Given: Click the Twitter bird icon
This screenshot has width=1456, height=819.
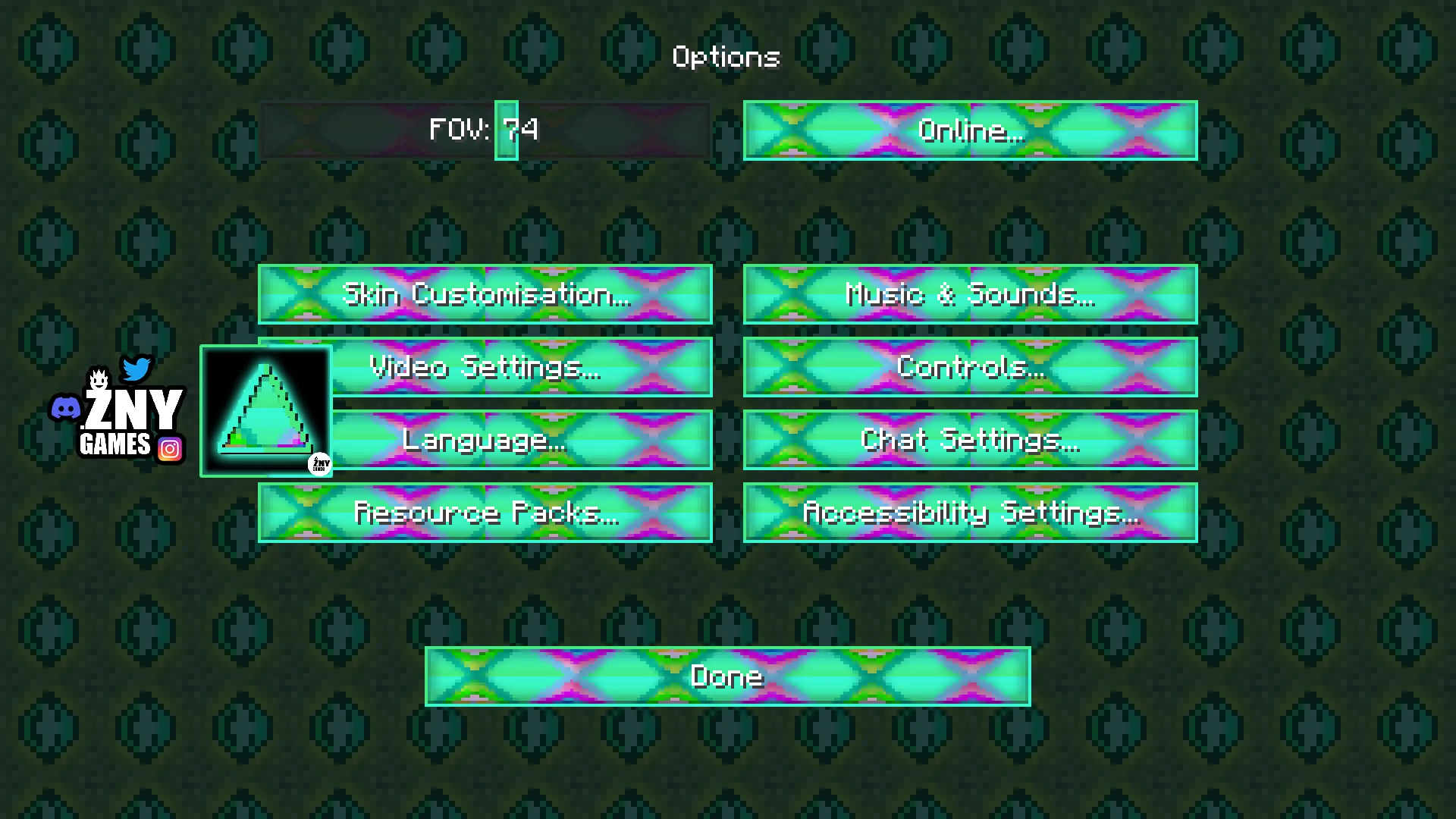Looking at the screenshot, I should point(136,369).
